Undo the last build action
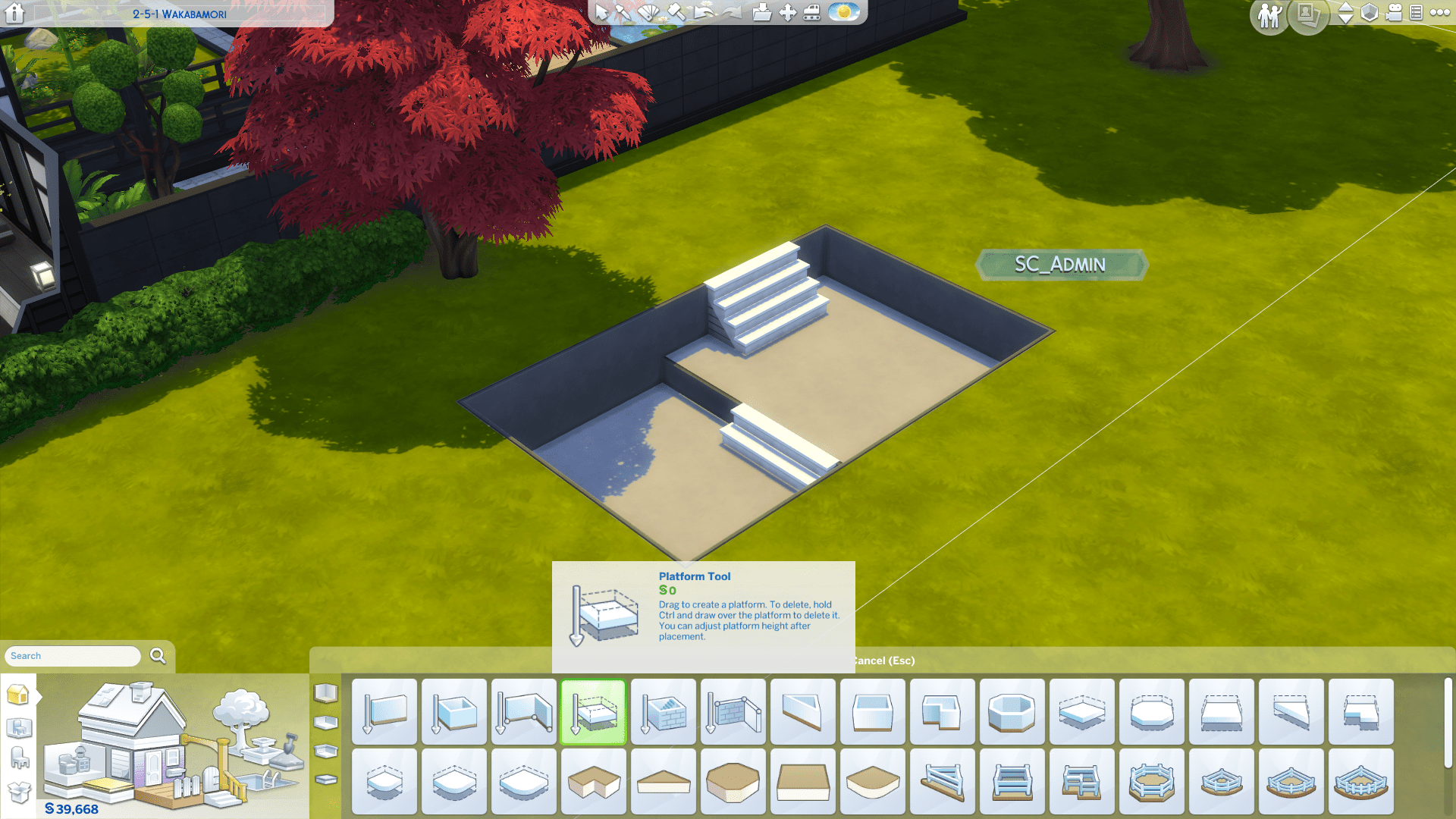Viewport: 1456px width, 819px height. pyautogui.click(x=704, y=13)
